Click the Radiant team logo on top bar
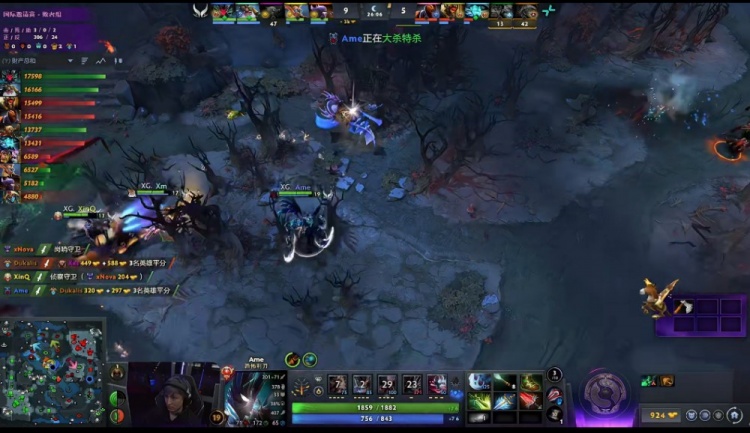750x433 pixels. 200,11
